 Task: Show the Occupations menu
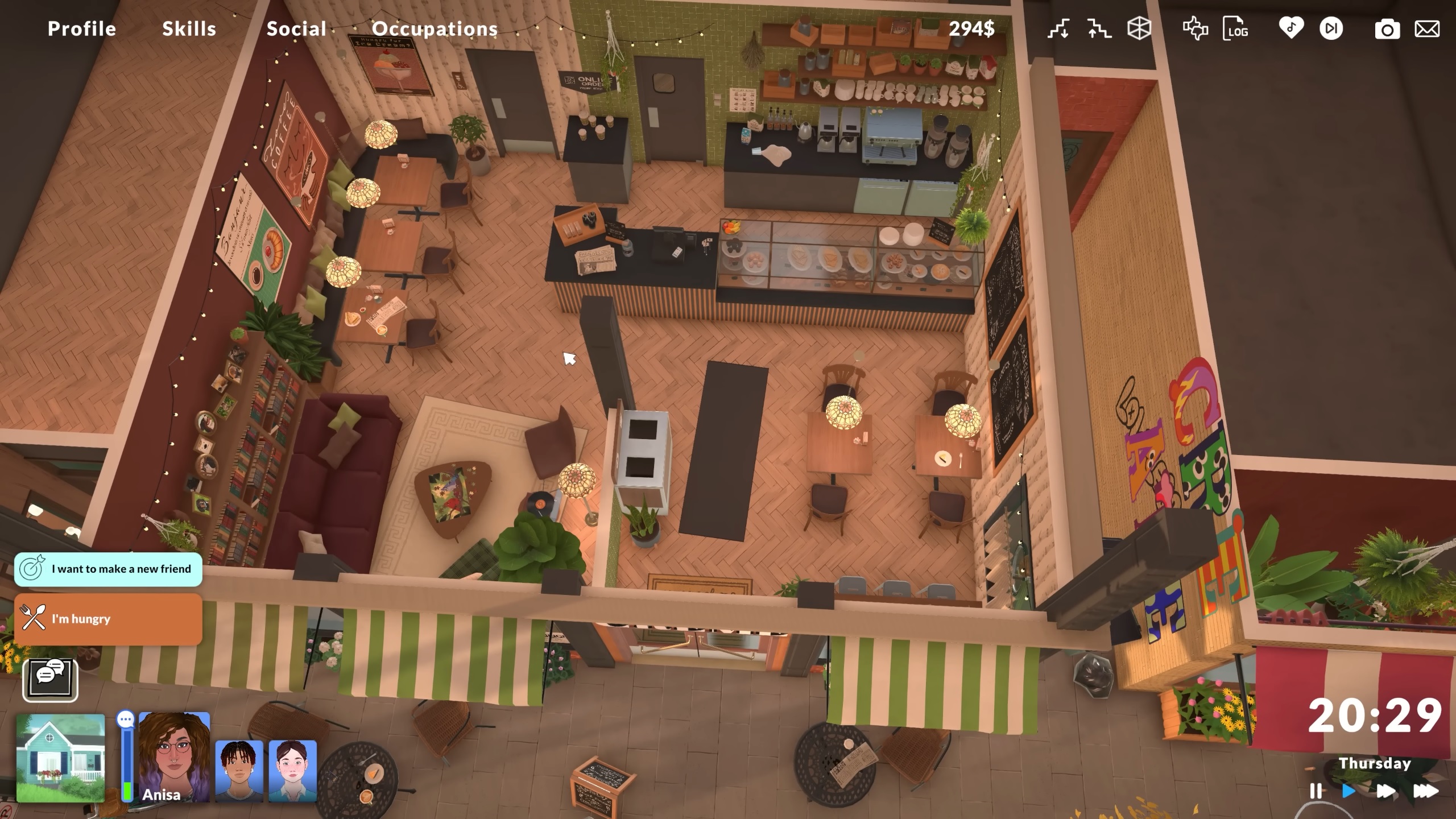coord(435,29)
